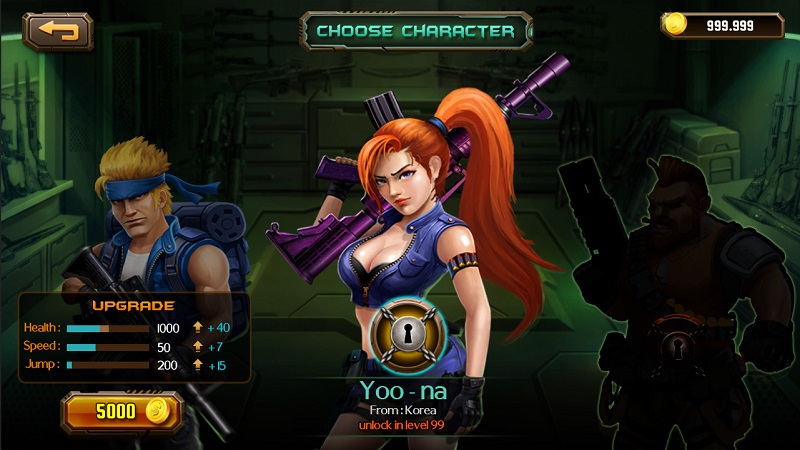Open the 999.999 coin balance
Viewport: 800px width, 450px height.
tap(721, 26)
